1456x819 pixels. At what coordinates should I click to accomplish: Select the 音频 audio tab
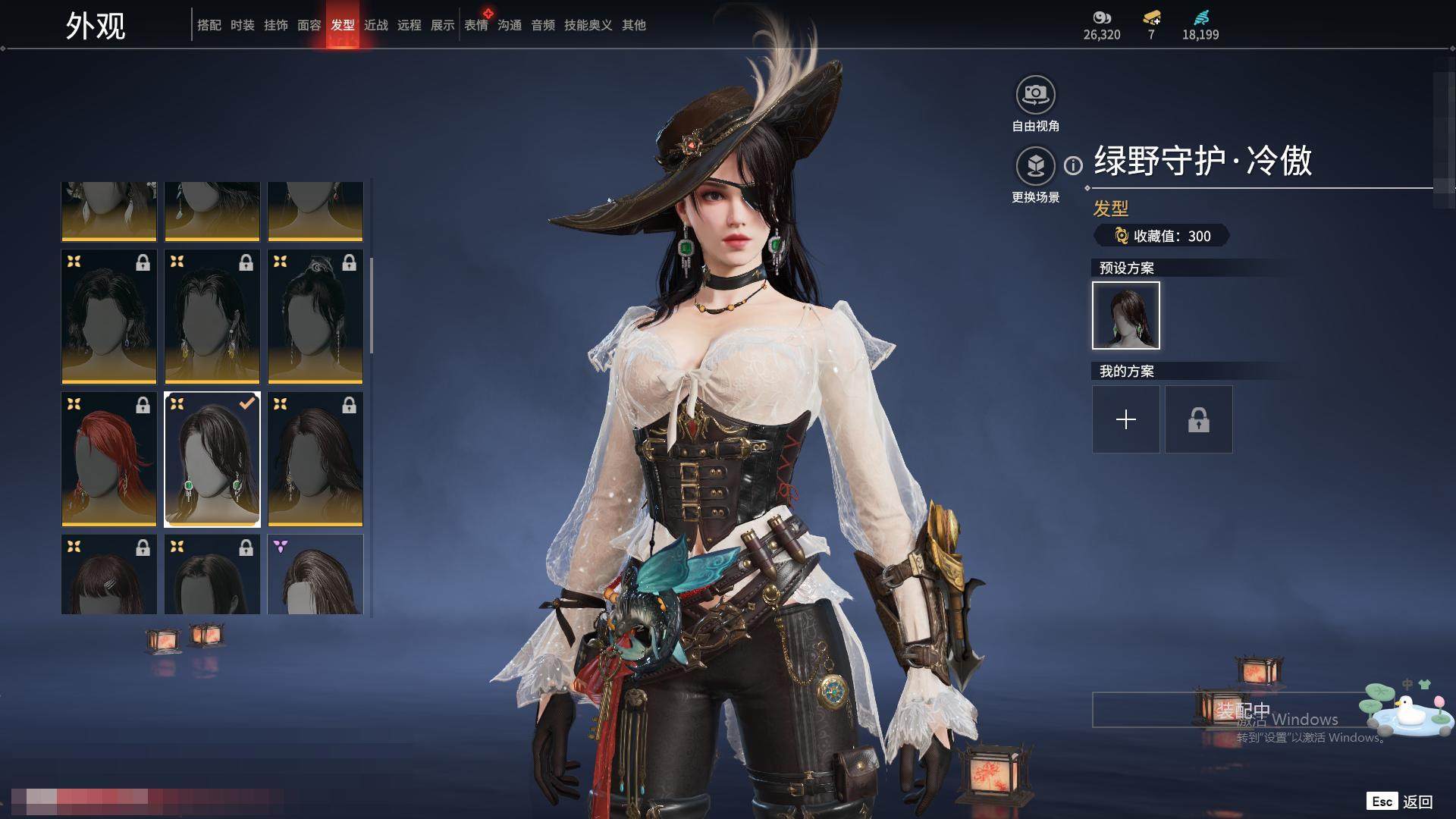(x=543, y=25)
